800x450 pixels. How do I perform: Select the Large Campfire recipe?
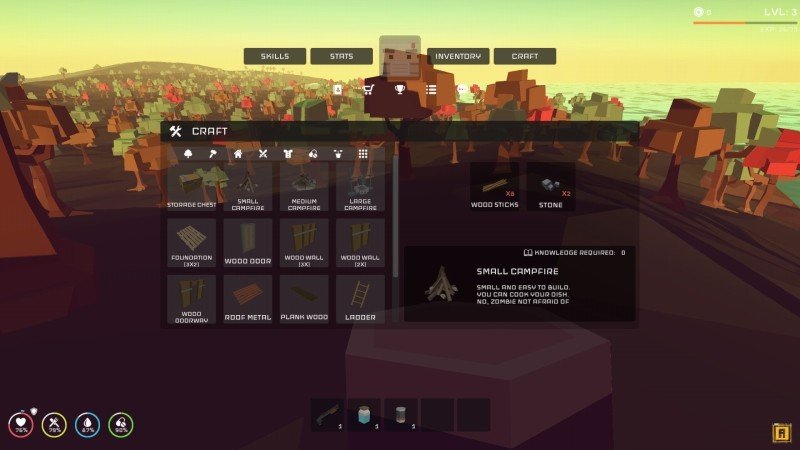[x=360, y=187]
